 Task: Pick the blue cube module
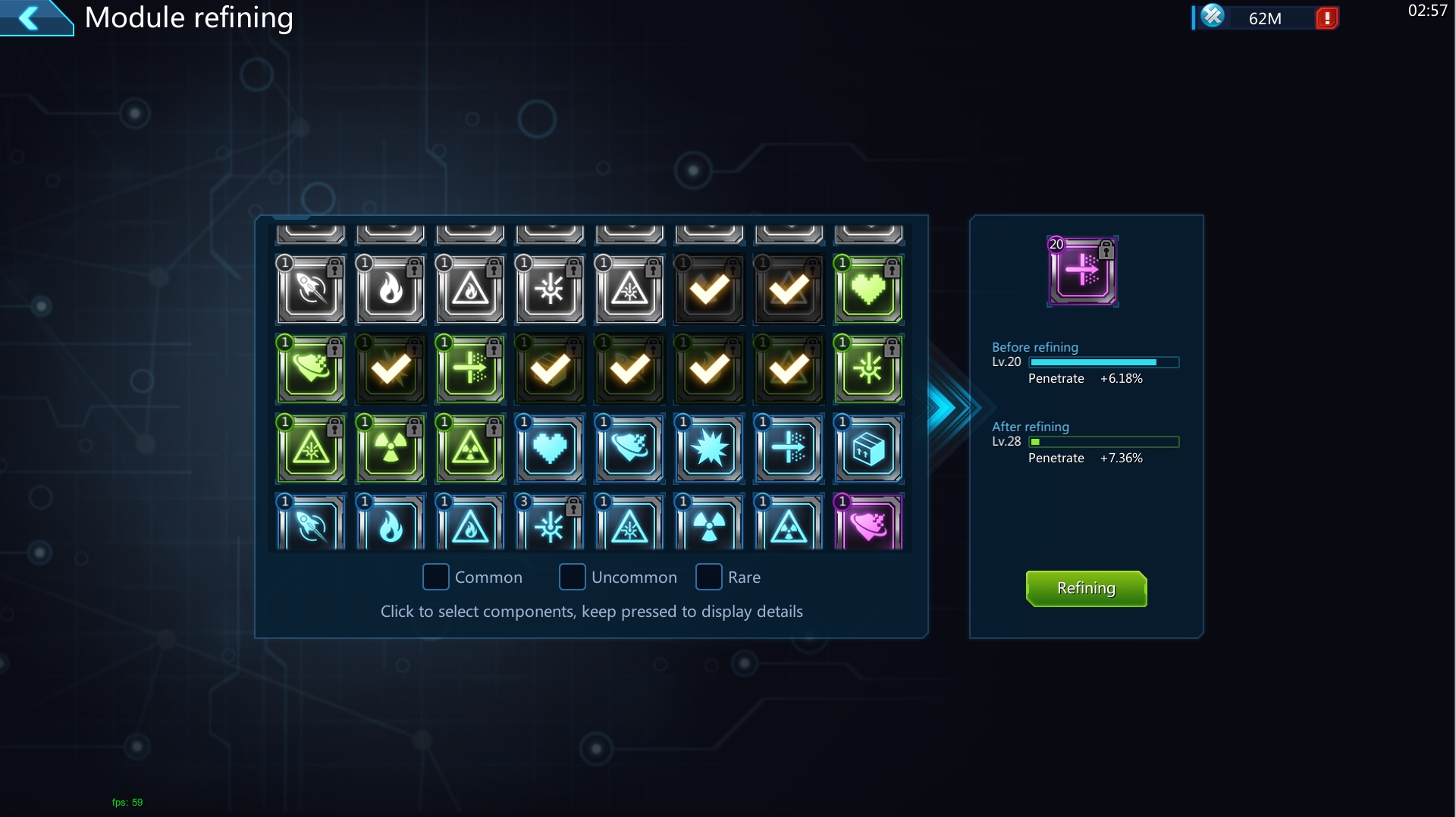868,449
